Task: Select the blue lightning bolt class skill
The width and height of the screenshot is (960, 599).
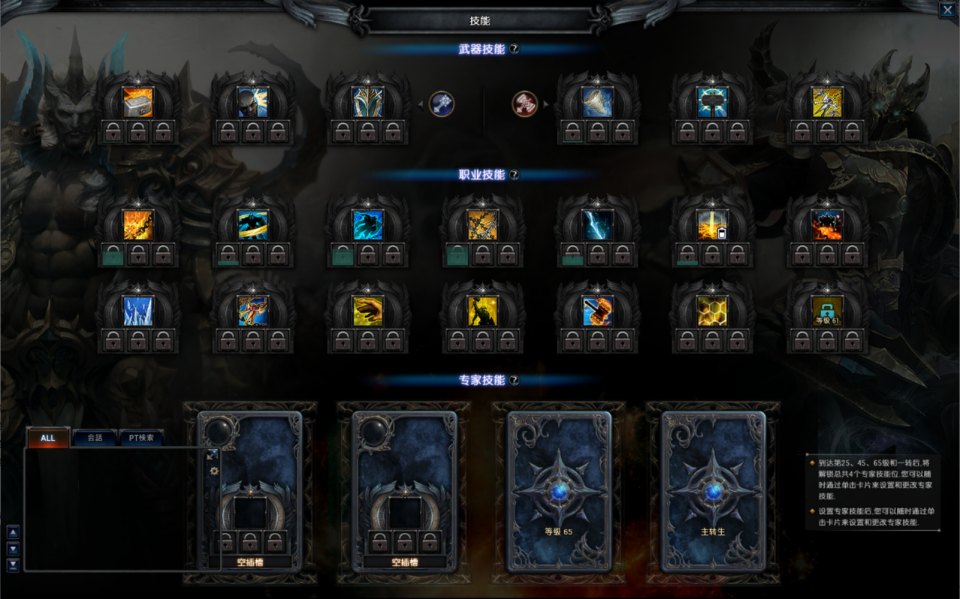Action: 597,224
